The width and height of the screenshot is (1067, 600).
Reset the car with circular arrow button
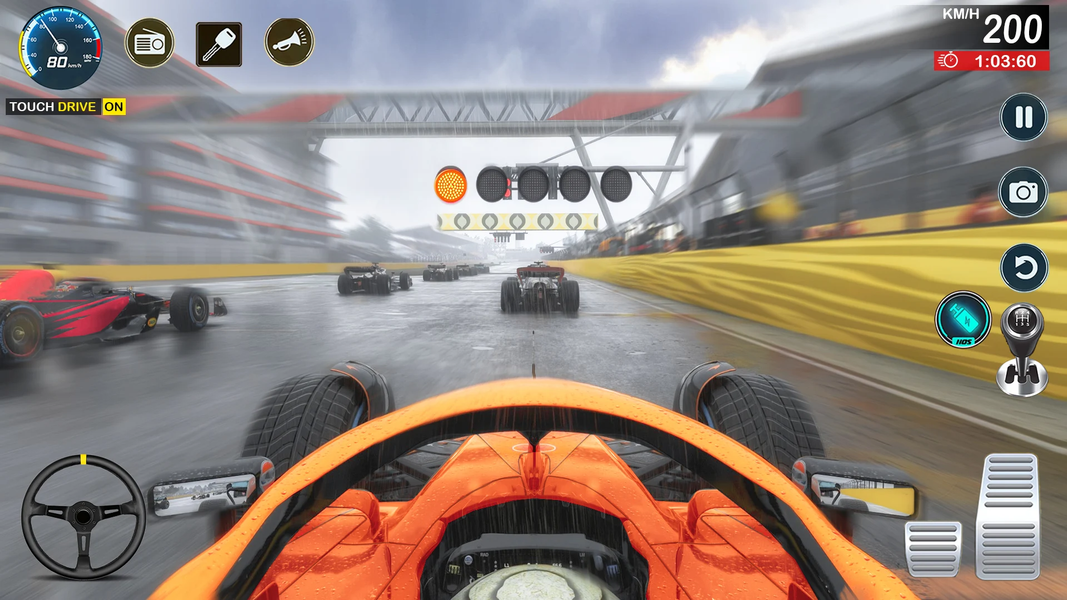click(x=1023, y=268)
